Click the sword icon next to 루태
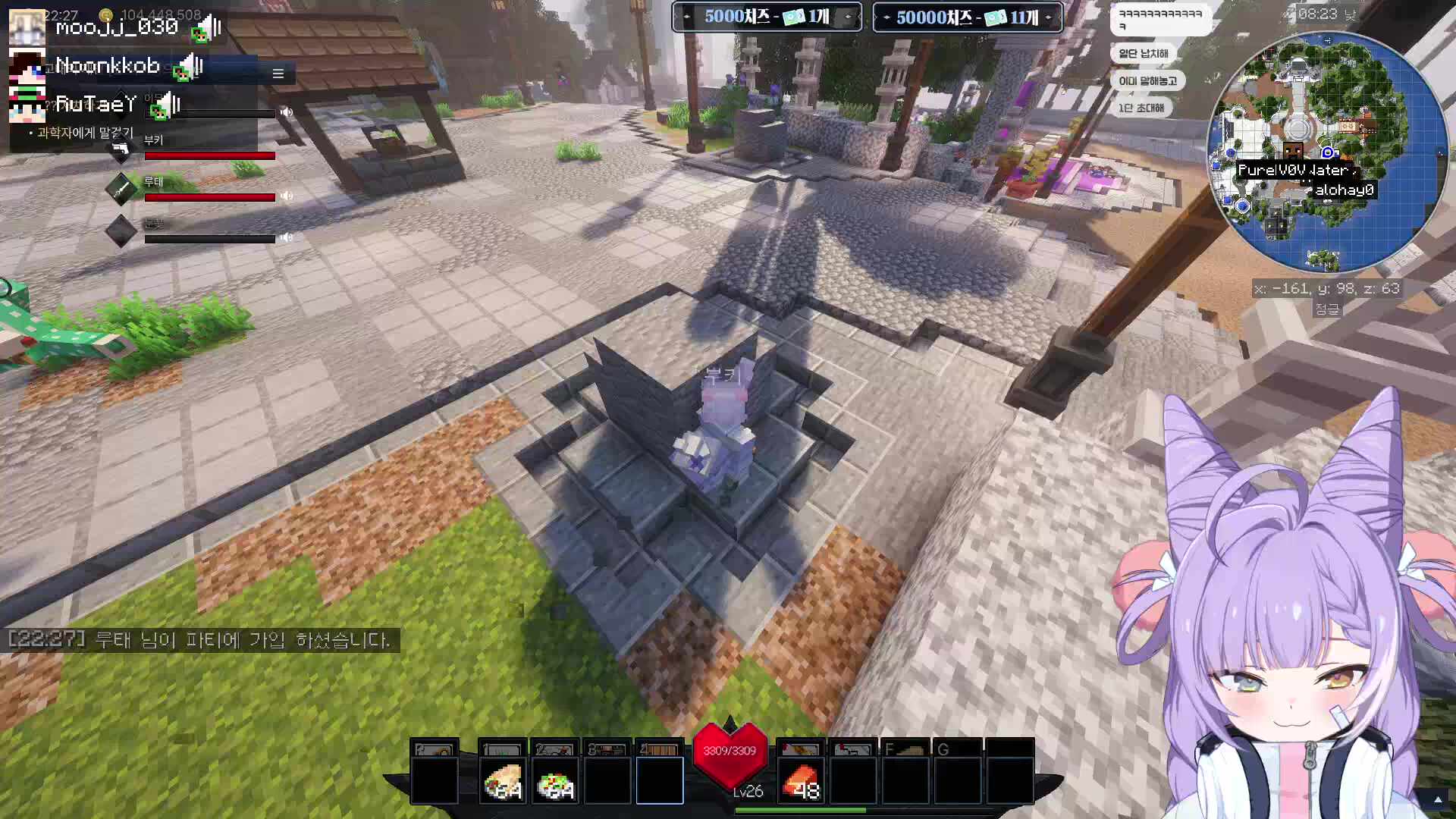The height and width of the screenshot is (819, 1456). click(x=121, y=190)
